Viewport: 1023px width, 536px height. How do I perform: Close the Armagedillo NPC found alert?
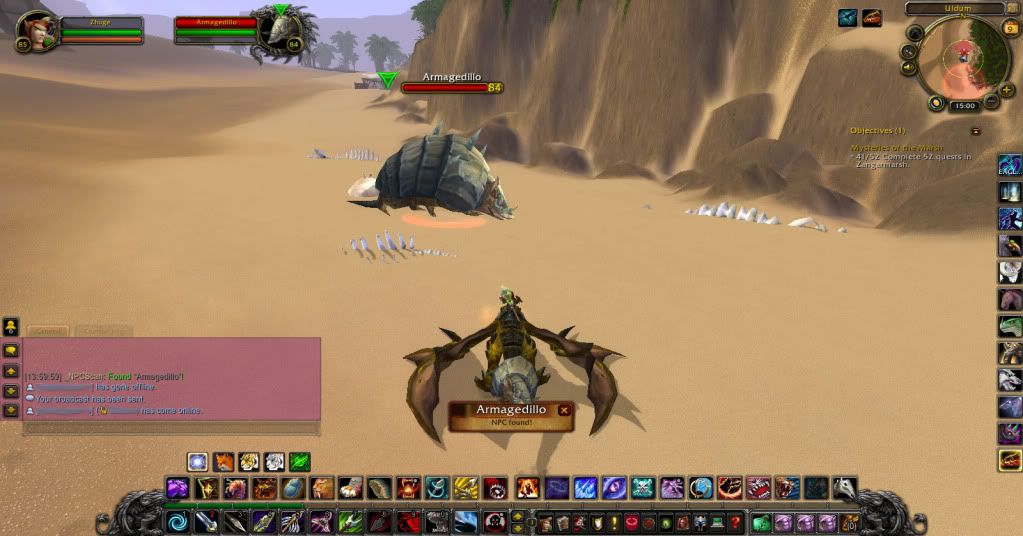(x=564, y=409)
